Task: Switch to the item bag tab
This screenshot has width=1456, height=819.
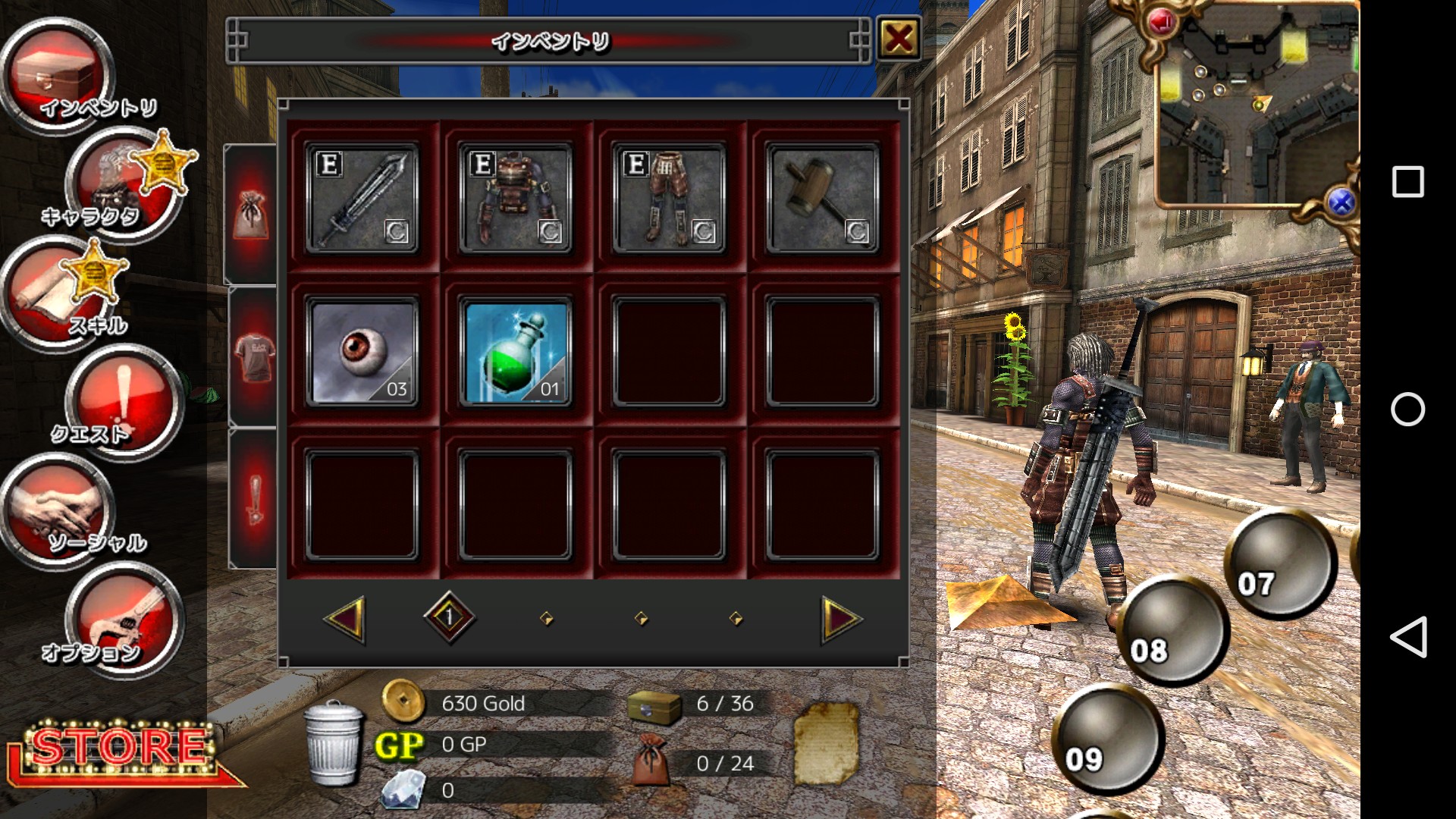Action: pyautogui.click(x=252, y=214)
